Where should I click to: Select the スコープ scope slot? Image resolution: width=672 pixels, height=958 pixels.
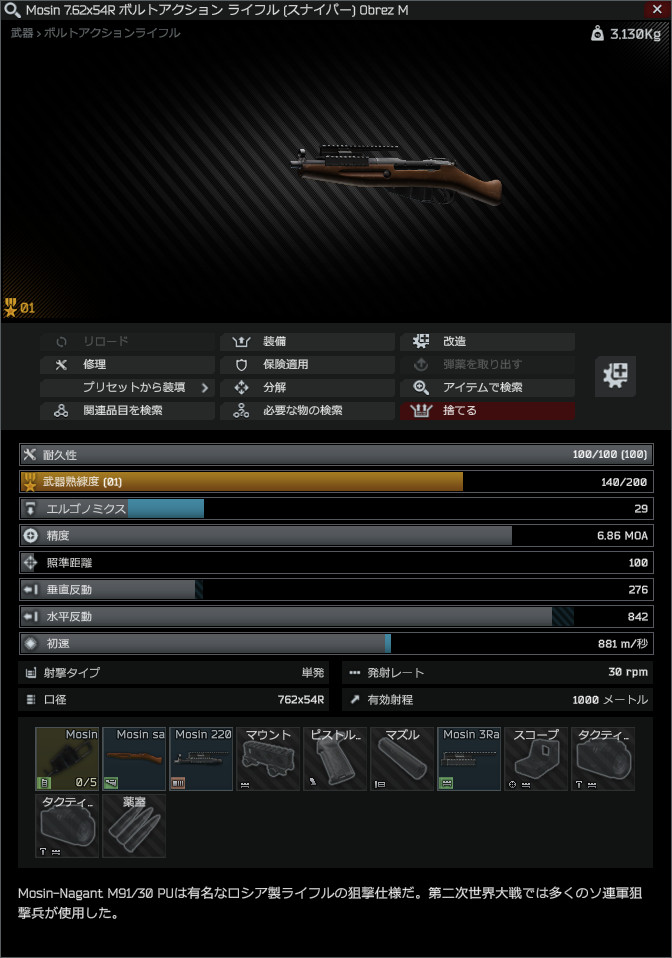point(536,759)
